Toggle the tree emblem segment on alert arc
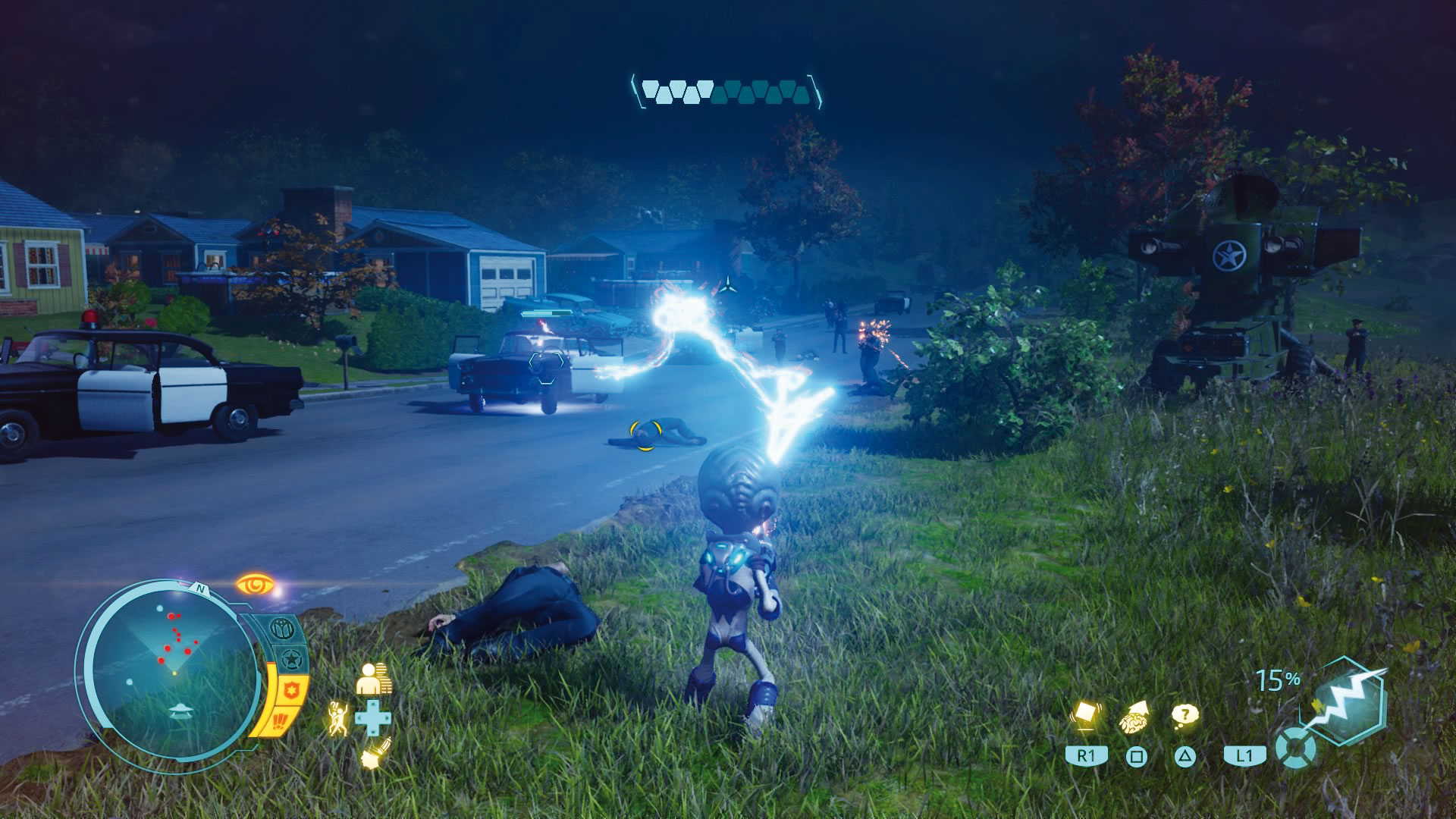Screen dimensions: 1456x819 point(281,626)
